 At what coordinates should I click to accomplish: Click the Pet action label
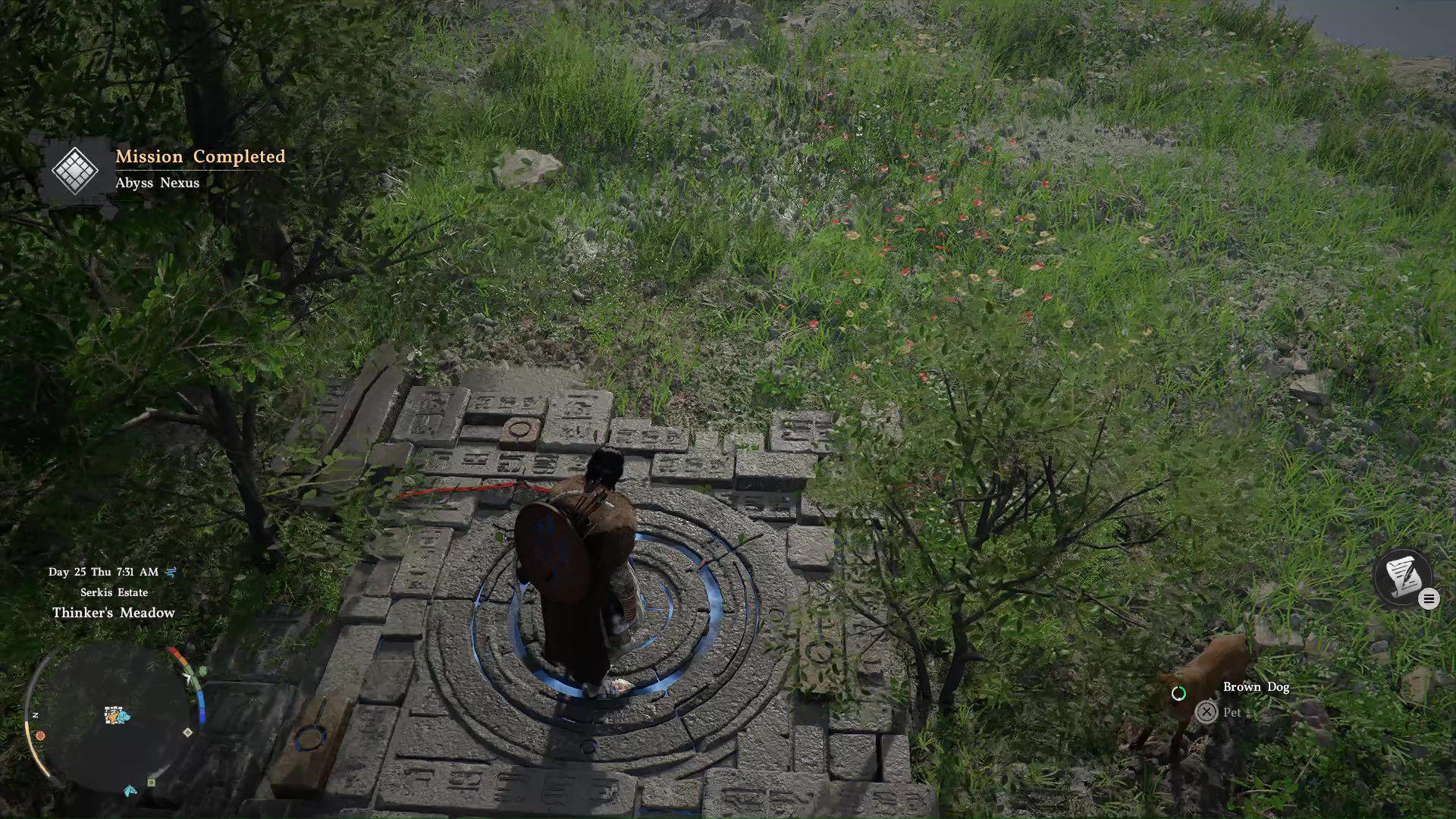(1232, 712)
